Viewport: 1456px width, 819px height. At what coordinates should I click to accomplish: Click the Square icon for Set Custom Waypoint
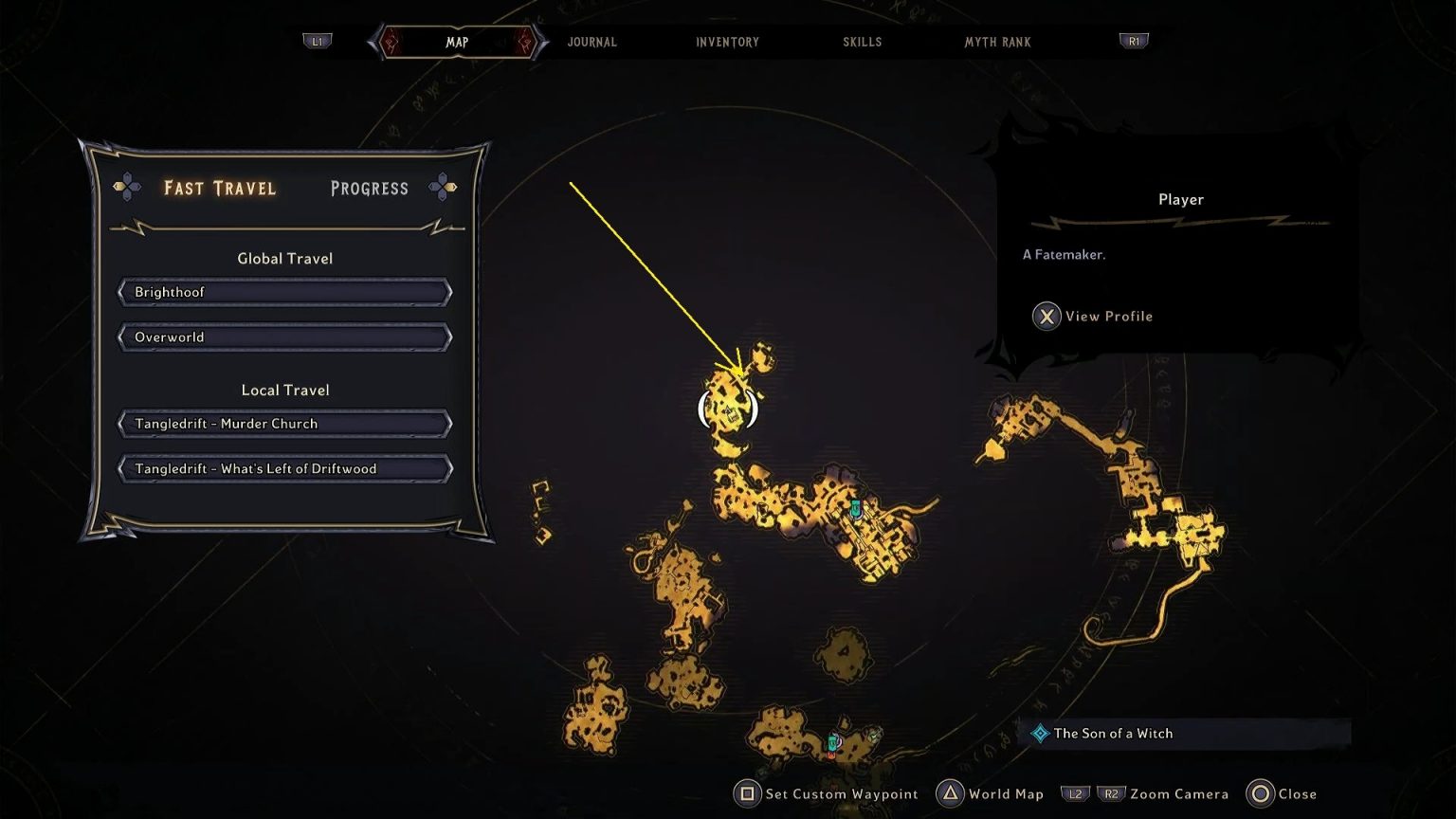pos(745,793)
